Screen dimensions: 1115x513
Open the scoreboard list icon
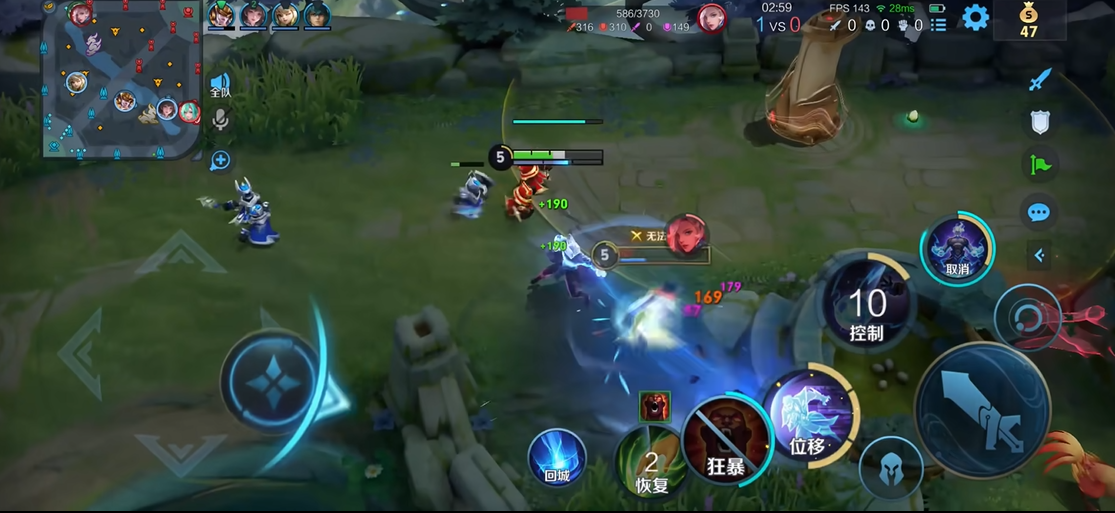pos(938,25)
